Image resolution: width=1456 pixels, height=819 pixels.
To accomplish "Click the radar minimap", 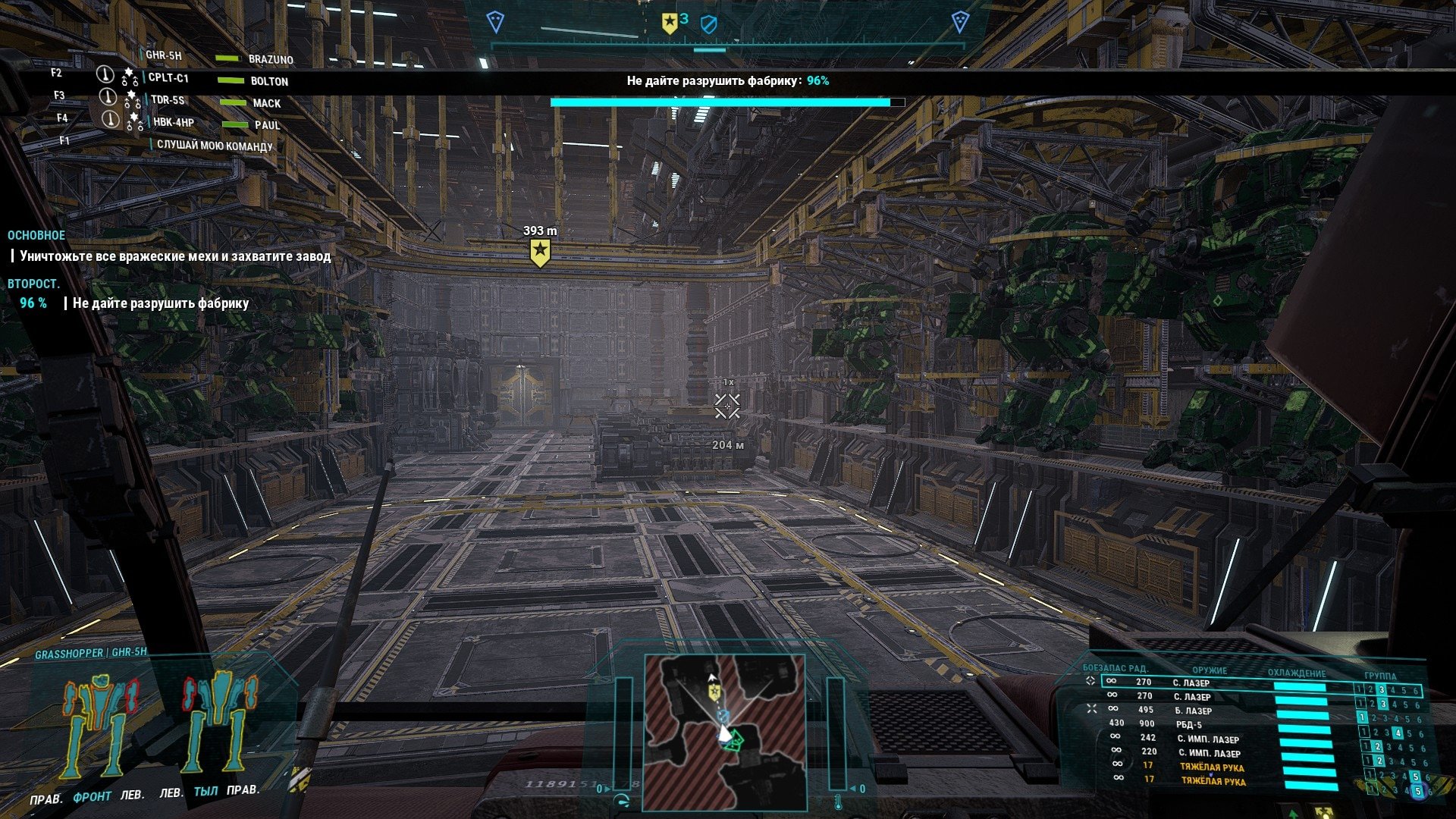I will pos(724,732).
